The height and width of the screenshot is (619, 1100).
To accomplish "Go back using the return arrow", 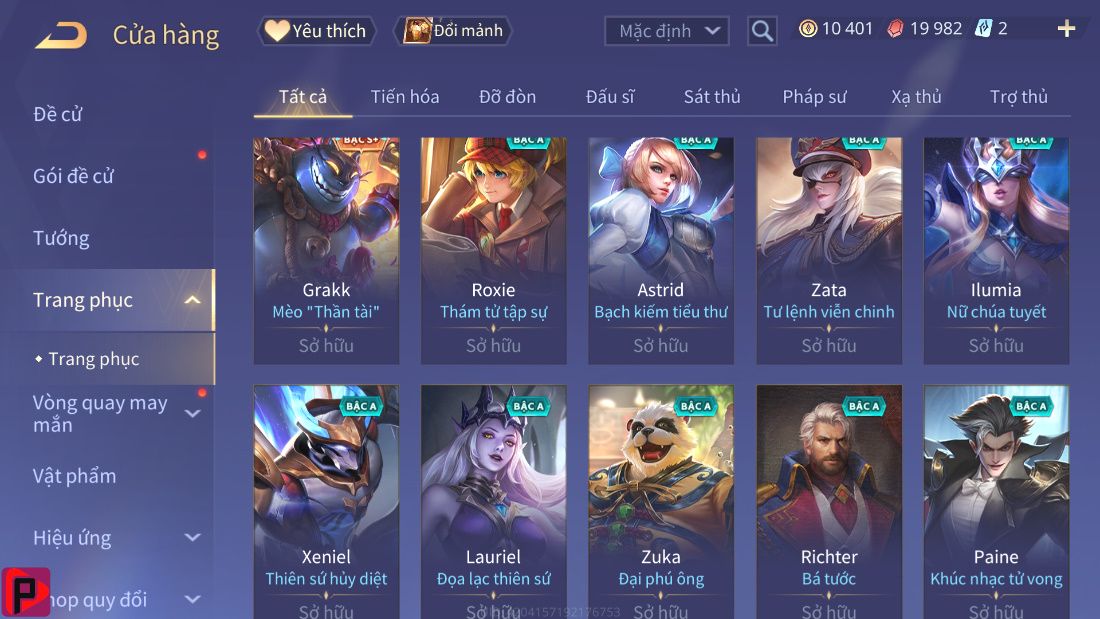I will (60, 36).
